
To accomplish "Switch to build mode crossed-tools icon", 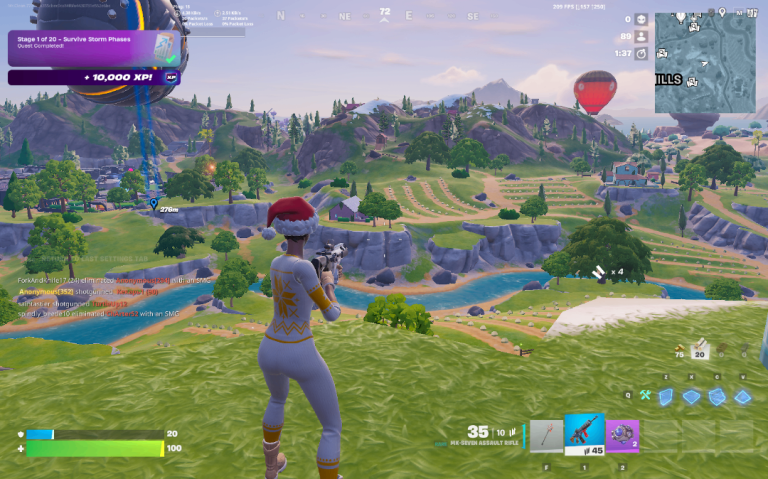I will (646, 397).
